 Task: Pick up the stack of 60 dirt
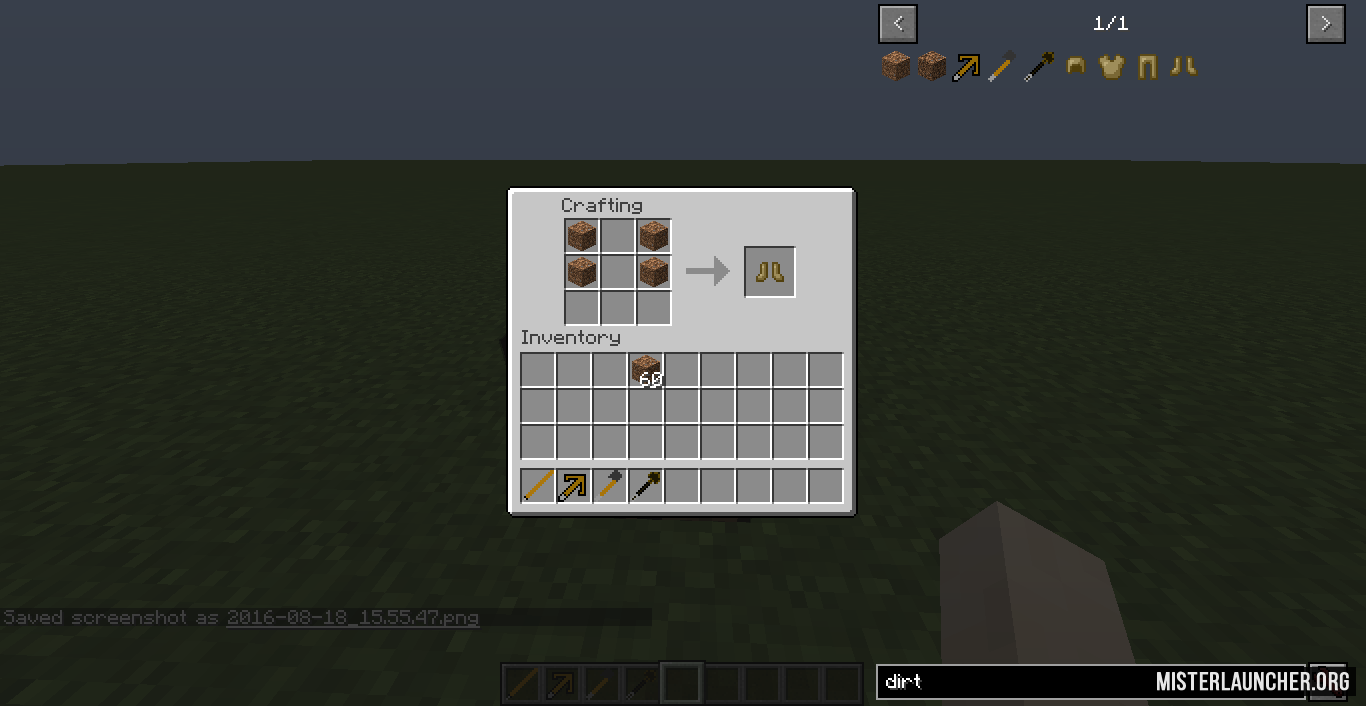point(646,371)
